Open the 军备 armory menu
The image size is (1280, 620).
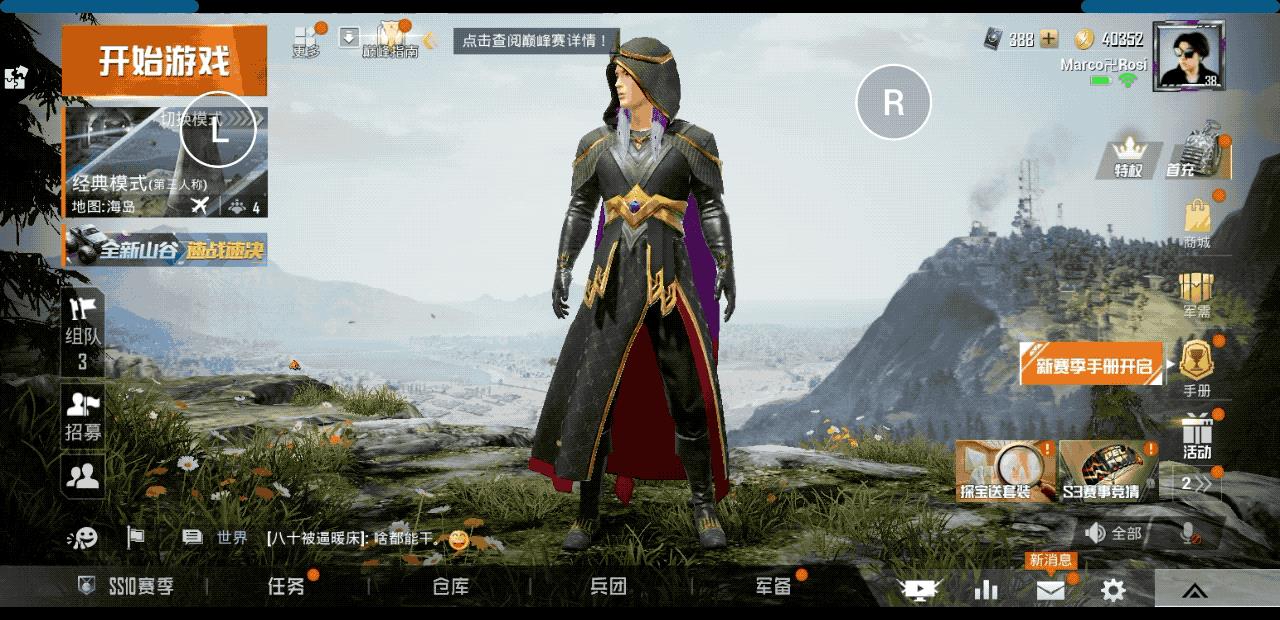[x=773, y=587]
